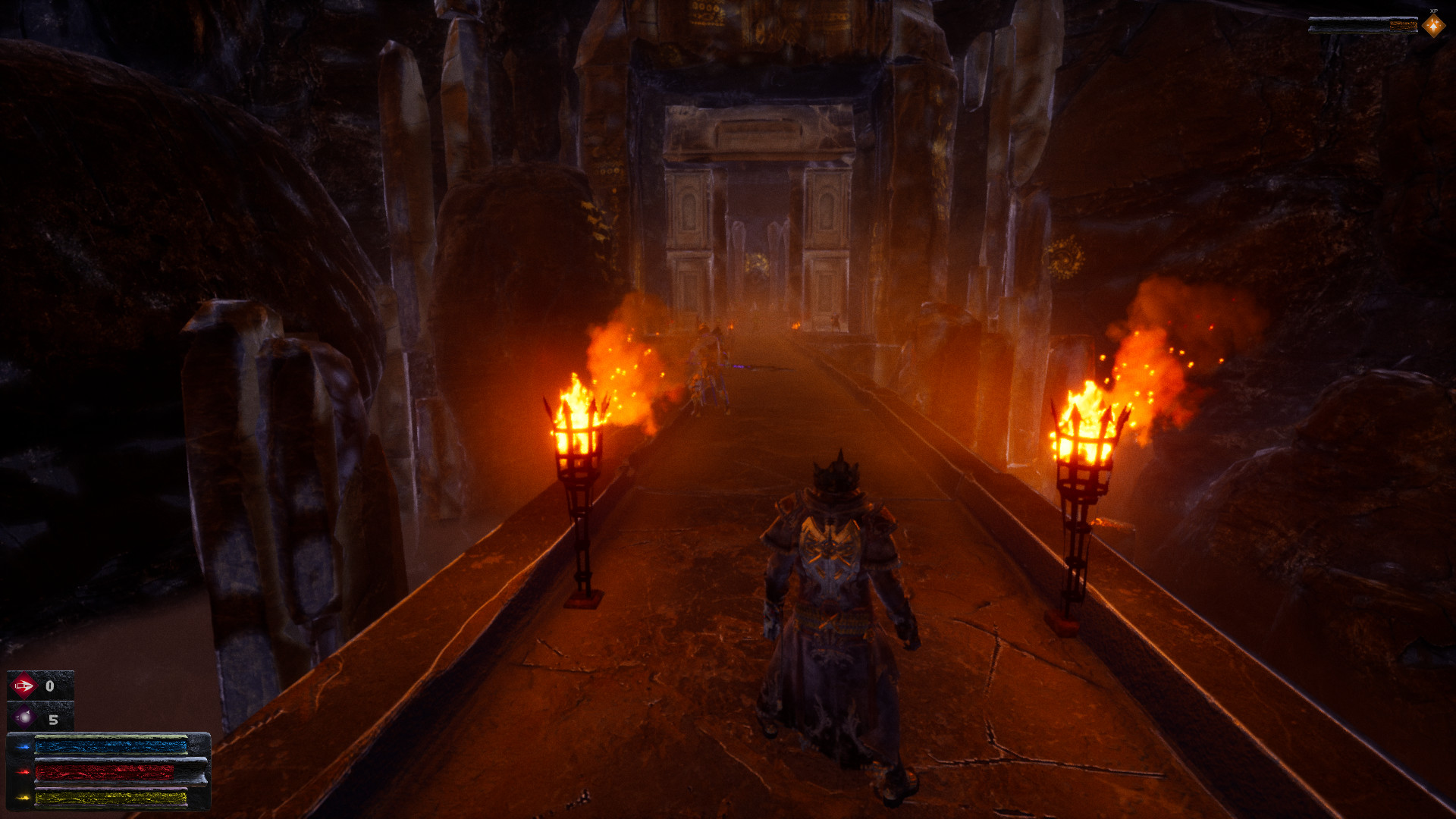1456x819 pixels.
Task: Click the blue spark icon beside the top bar
Action: 24,747
